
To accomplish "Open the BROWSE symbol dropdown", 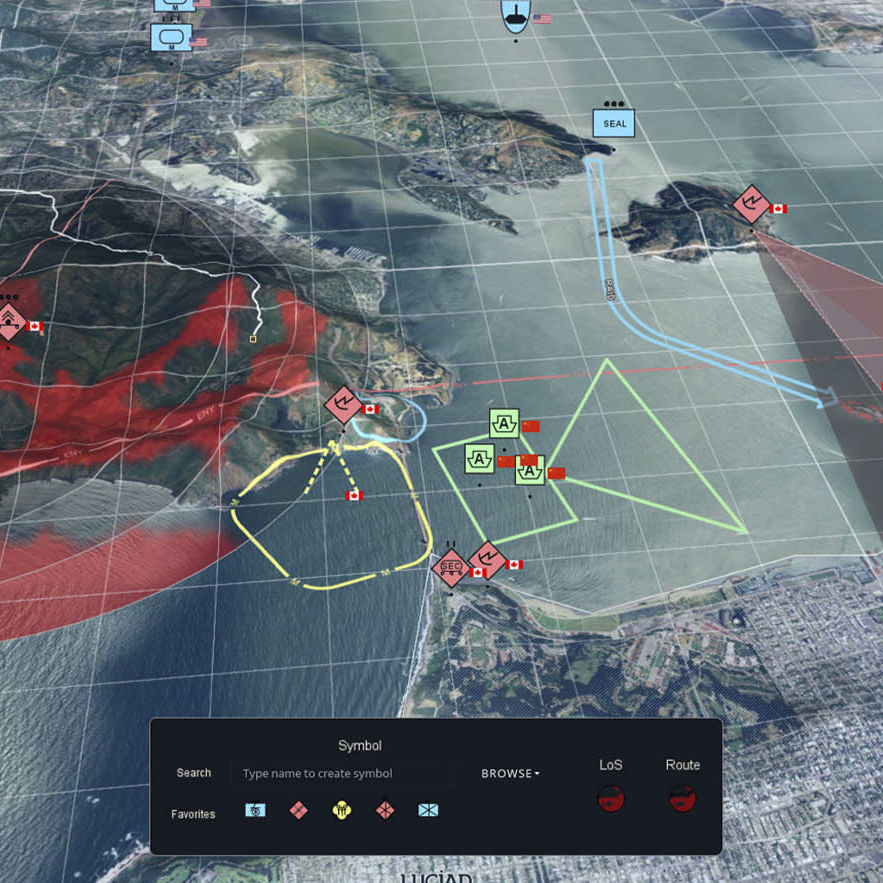I will pos(510,773).
